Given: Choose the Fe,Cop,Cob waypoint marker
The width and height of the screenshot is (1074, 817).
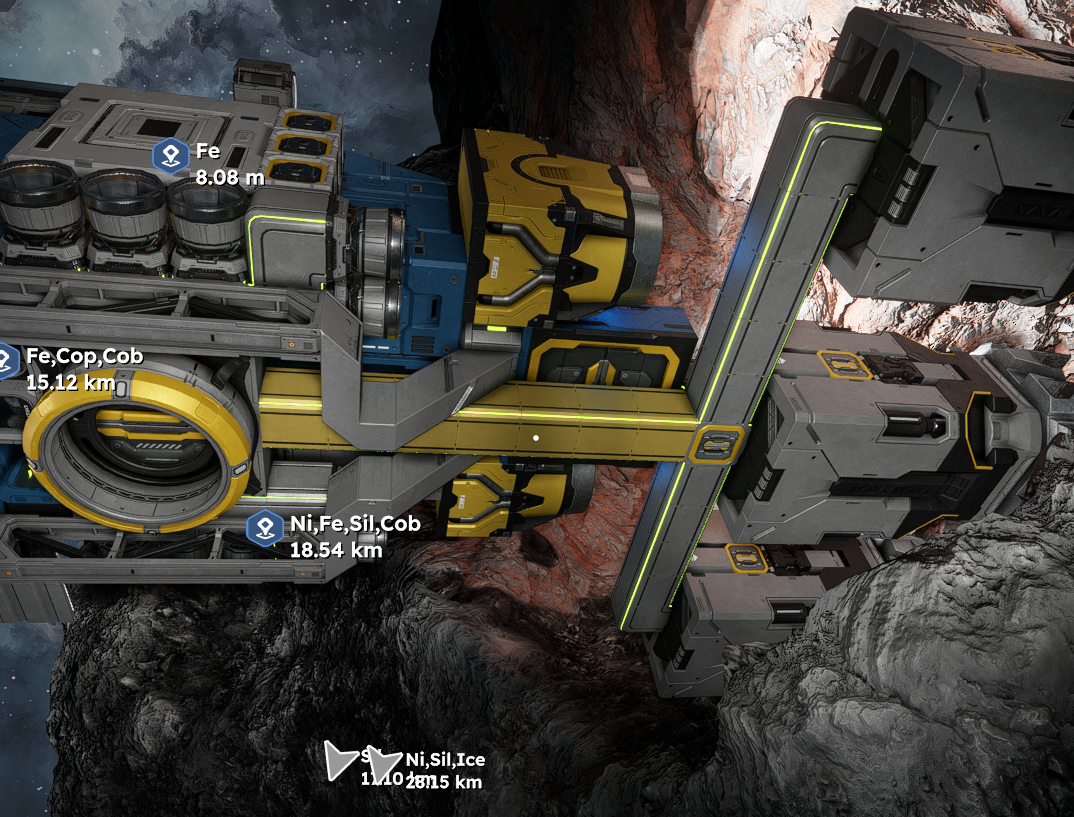Looking at the screenshot, I should click(6, 360).
